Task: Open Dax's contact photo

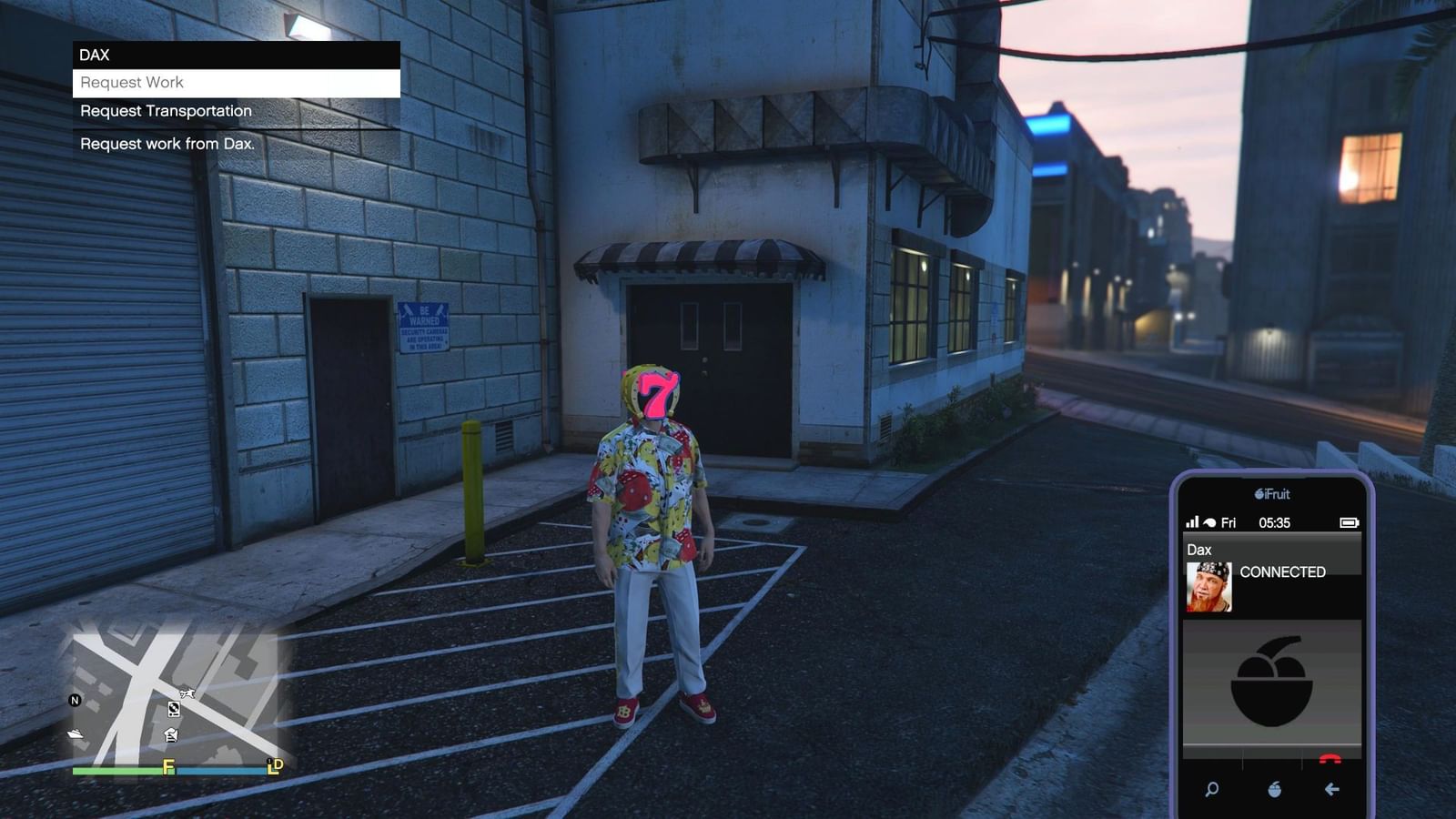Action: [x=1208, y=586]
